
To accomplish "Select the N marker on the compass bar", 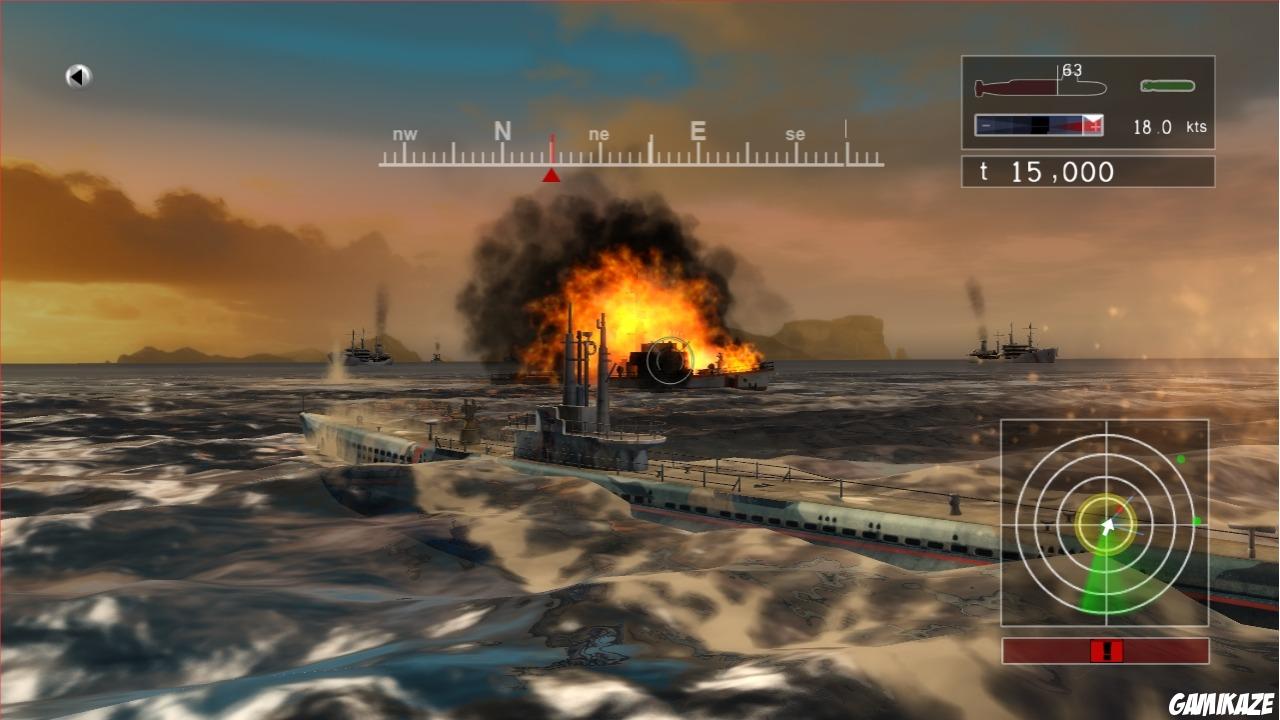I will click(x=500, y=131).
